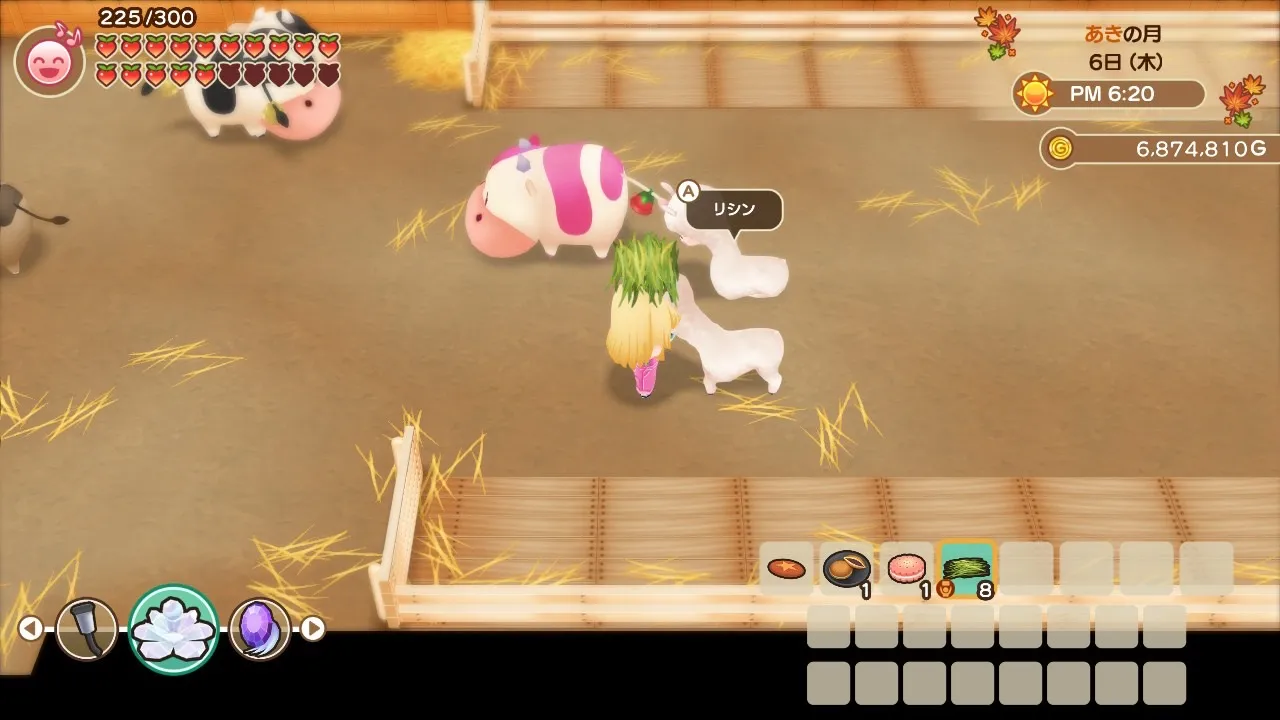Choose the dorayaki plate item slot
Screen dimensions: 1280x720
[846, 569]
